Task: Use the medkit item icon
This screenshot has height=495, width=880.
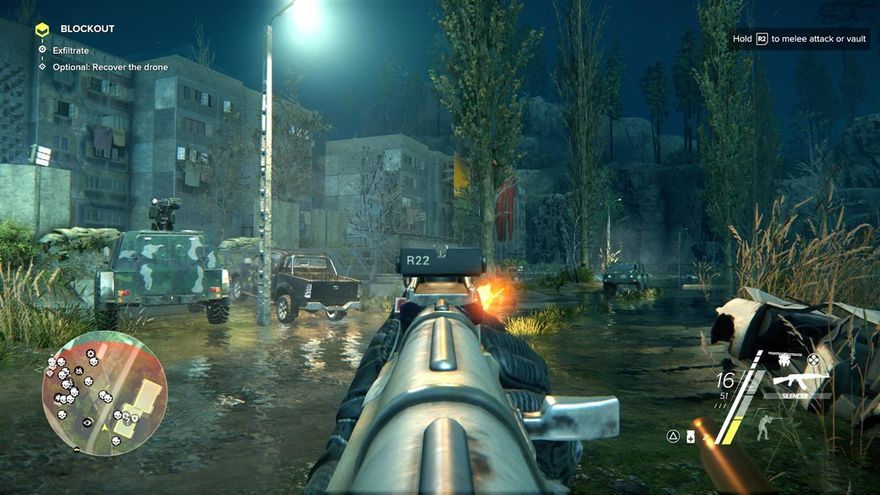Action: tap(691, 436)
